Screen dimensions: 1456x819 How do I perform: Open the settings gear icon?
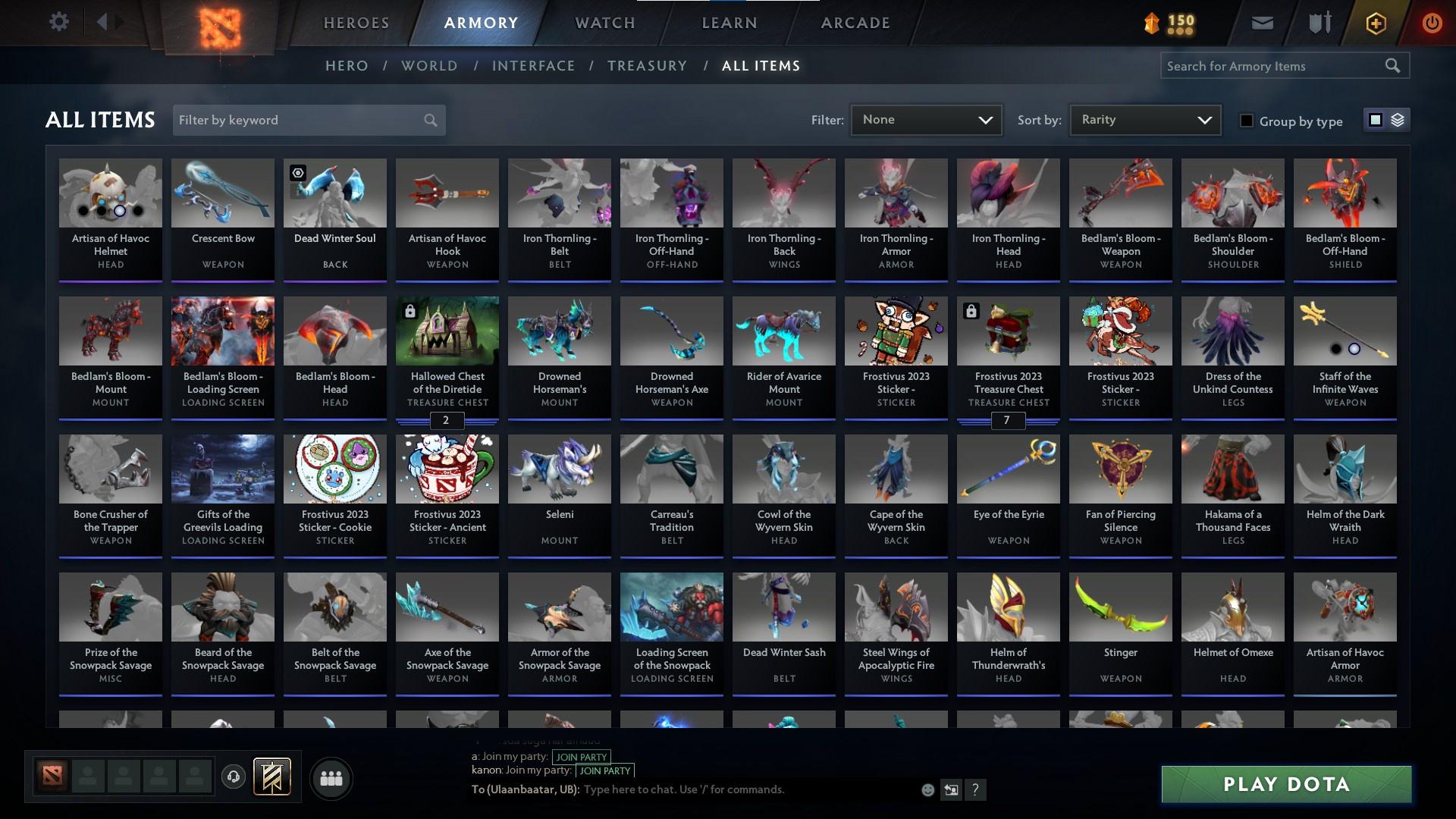pos(59,21)
